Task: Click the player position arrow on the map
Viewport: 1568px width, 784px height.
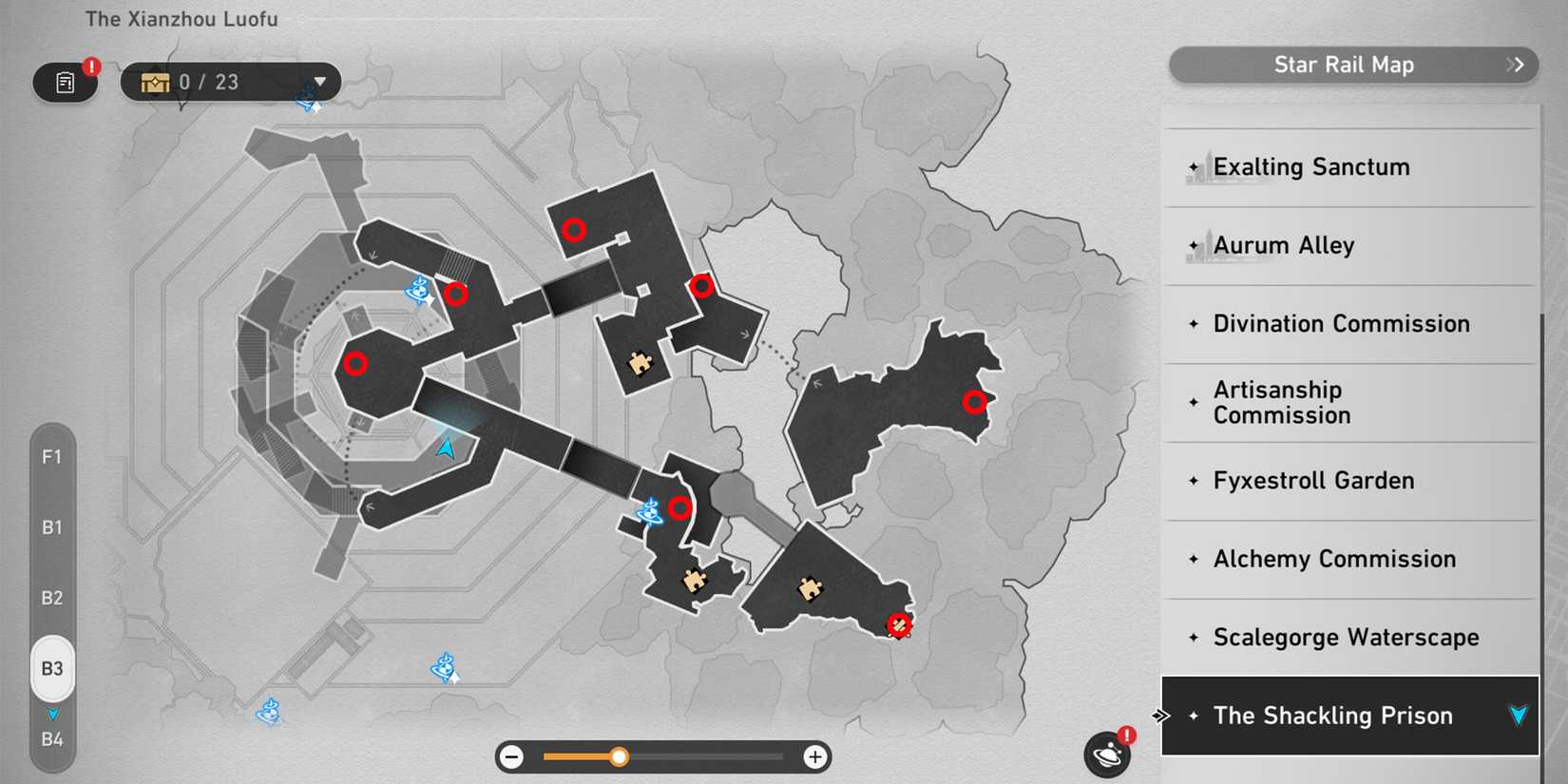Action: [443, 448]
